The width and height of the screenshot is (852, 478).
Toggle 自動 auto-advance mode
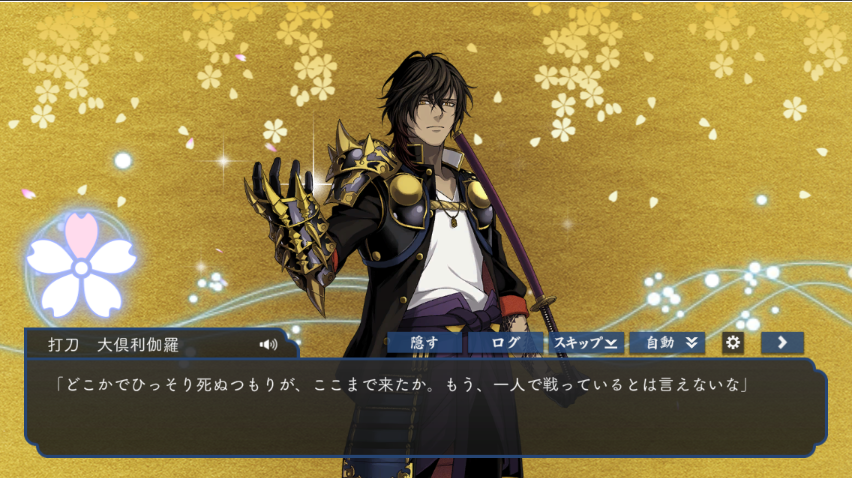pyautogui.click(x=667, y=343)
